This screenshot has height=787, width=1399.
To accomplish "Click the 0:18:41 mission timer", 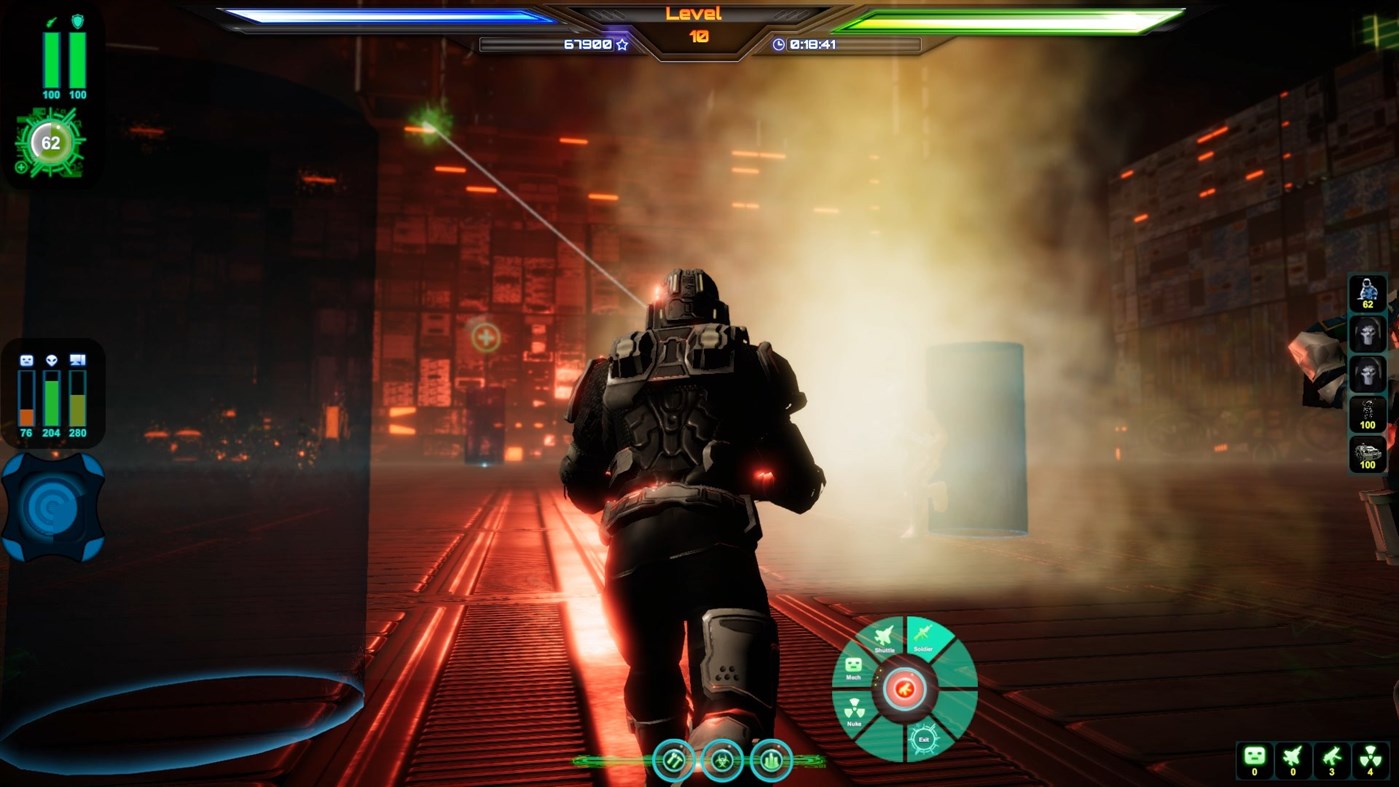I will click(x=813, y=44).
